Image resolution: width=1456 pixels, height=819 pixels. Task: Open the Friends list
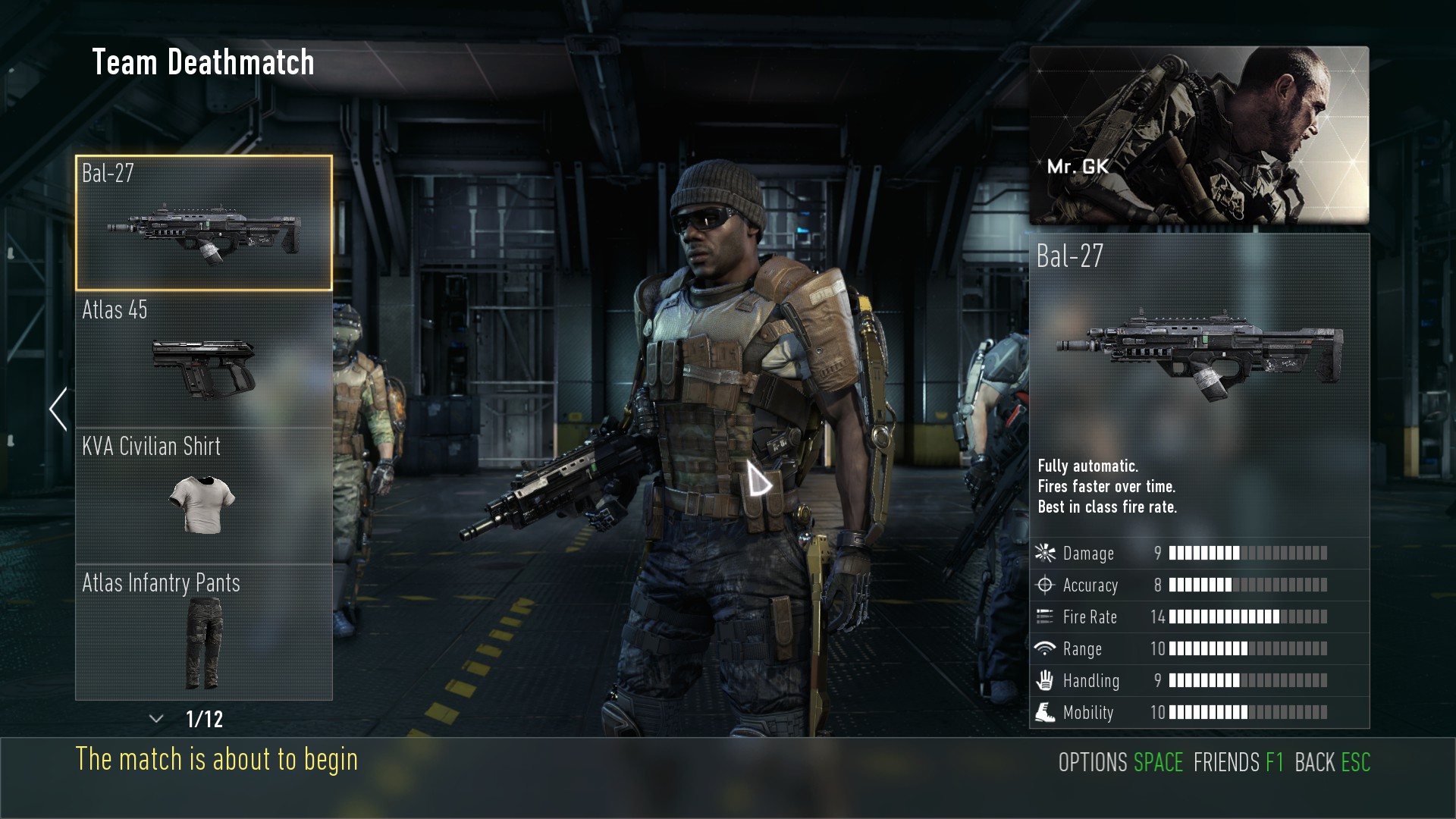[1238, 762]
